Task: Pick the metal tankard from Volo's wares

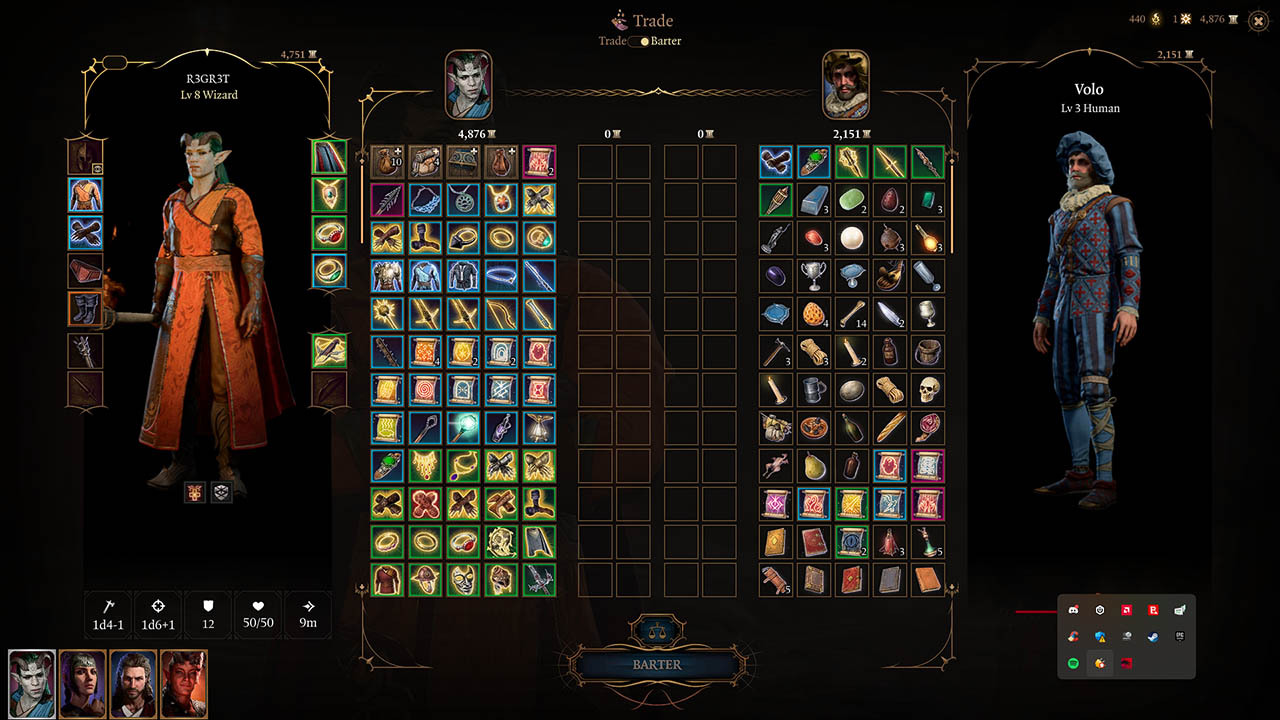Action: pos(813,389)
